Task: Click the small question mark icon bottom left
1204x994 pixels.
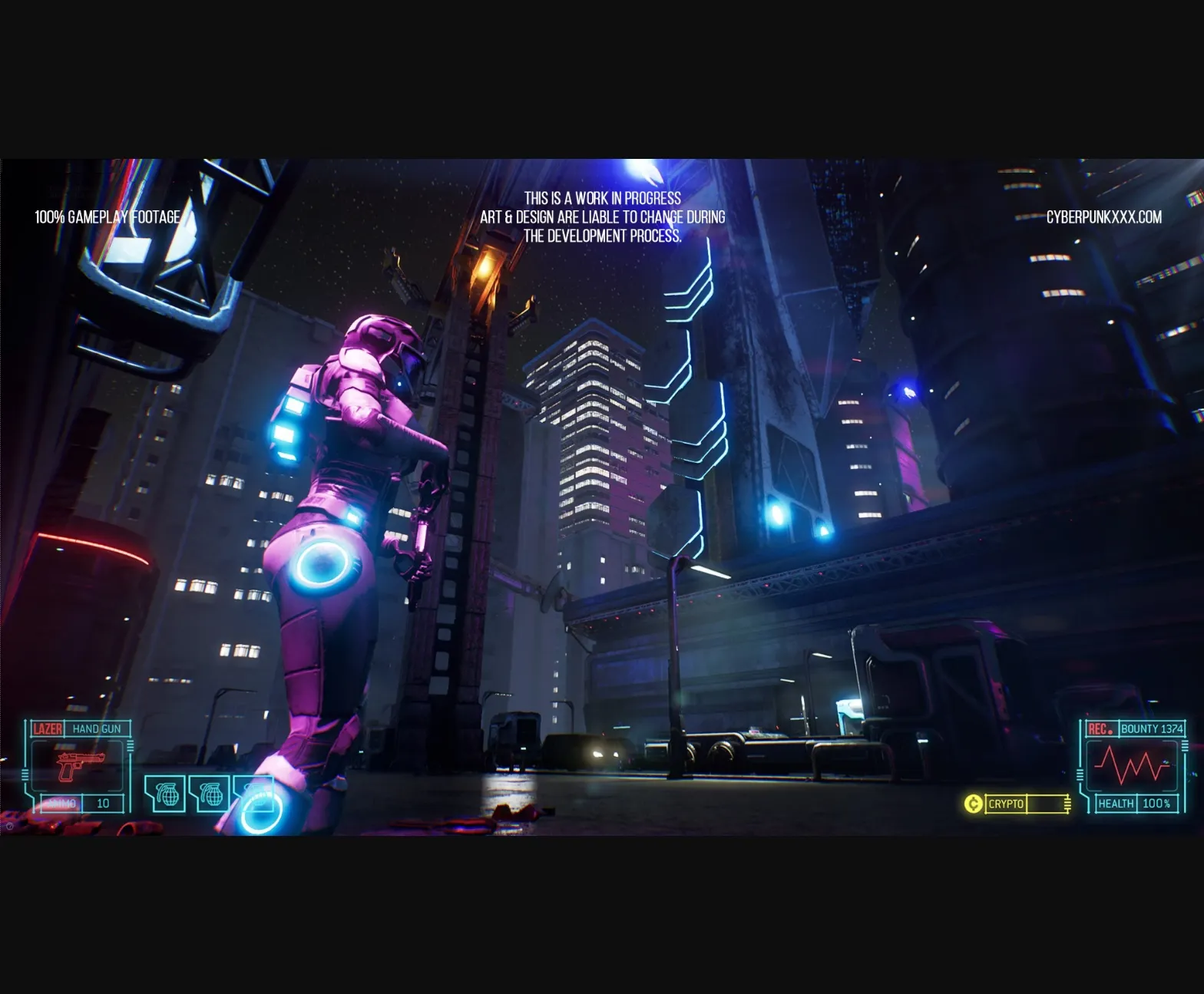Action: pos(11,827)
